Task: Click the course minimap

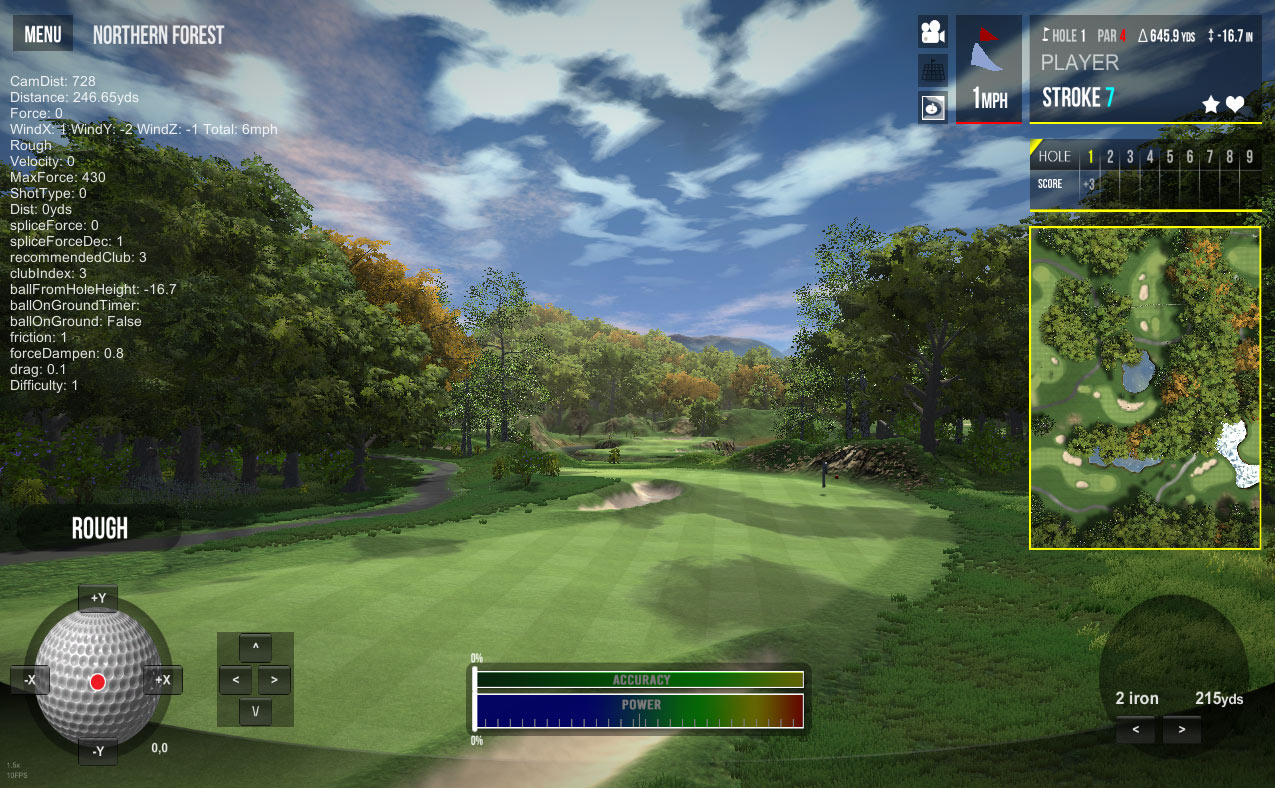Action: point(1145,388)
